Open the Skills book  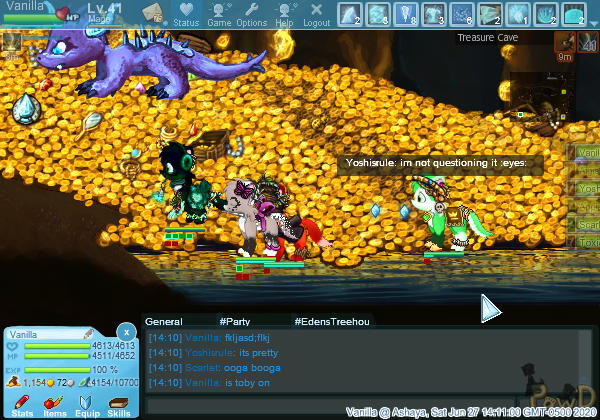point(119,404)
